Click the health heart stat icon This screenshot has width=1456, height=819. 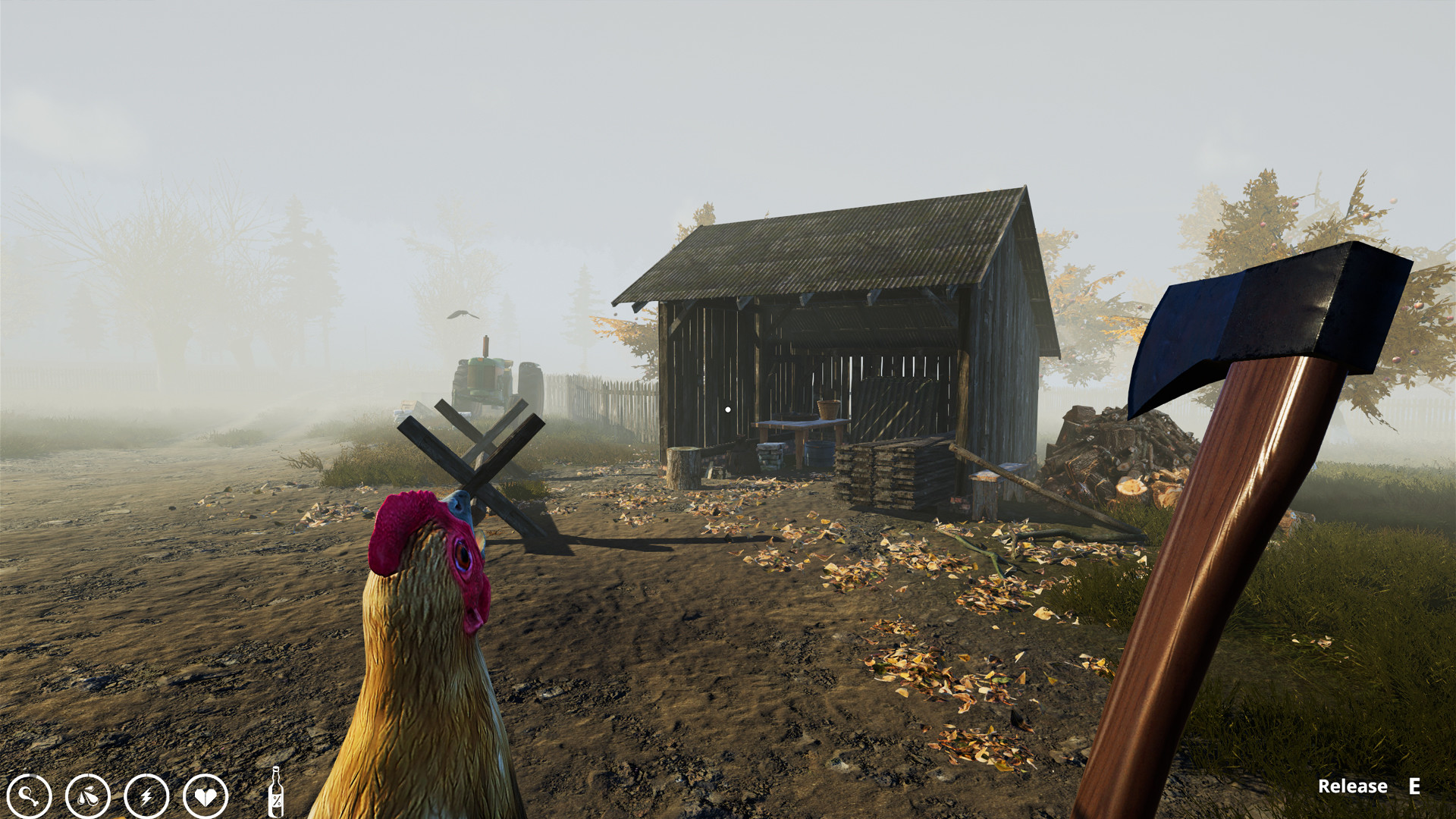point(205,797)
